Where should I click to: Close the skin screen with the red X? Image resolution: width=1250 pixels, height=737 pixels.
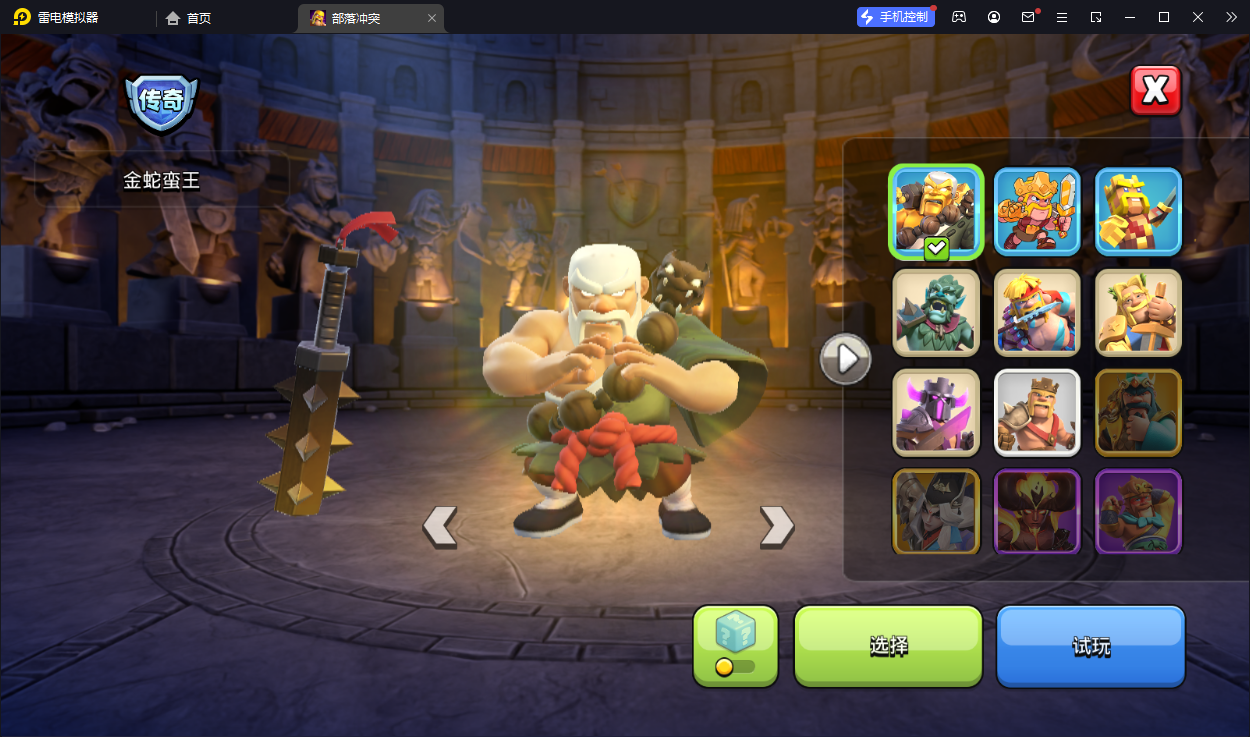(1155, 91)
